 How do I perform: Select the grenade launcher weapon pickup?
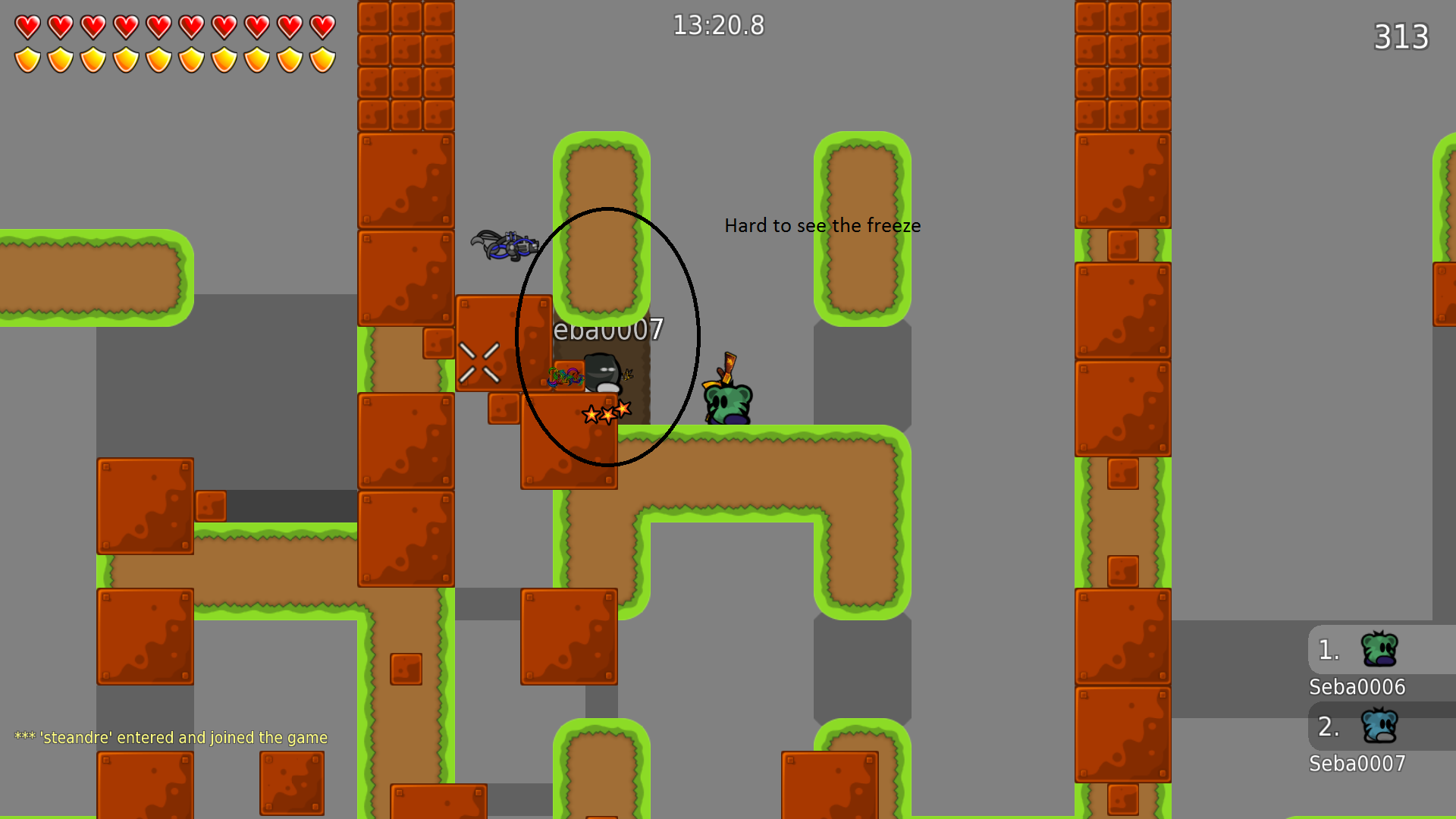coord(507,244)
